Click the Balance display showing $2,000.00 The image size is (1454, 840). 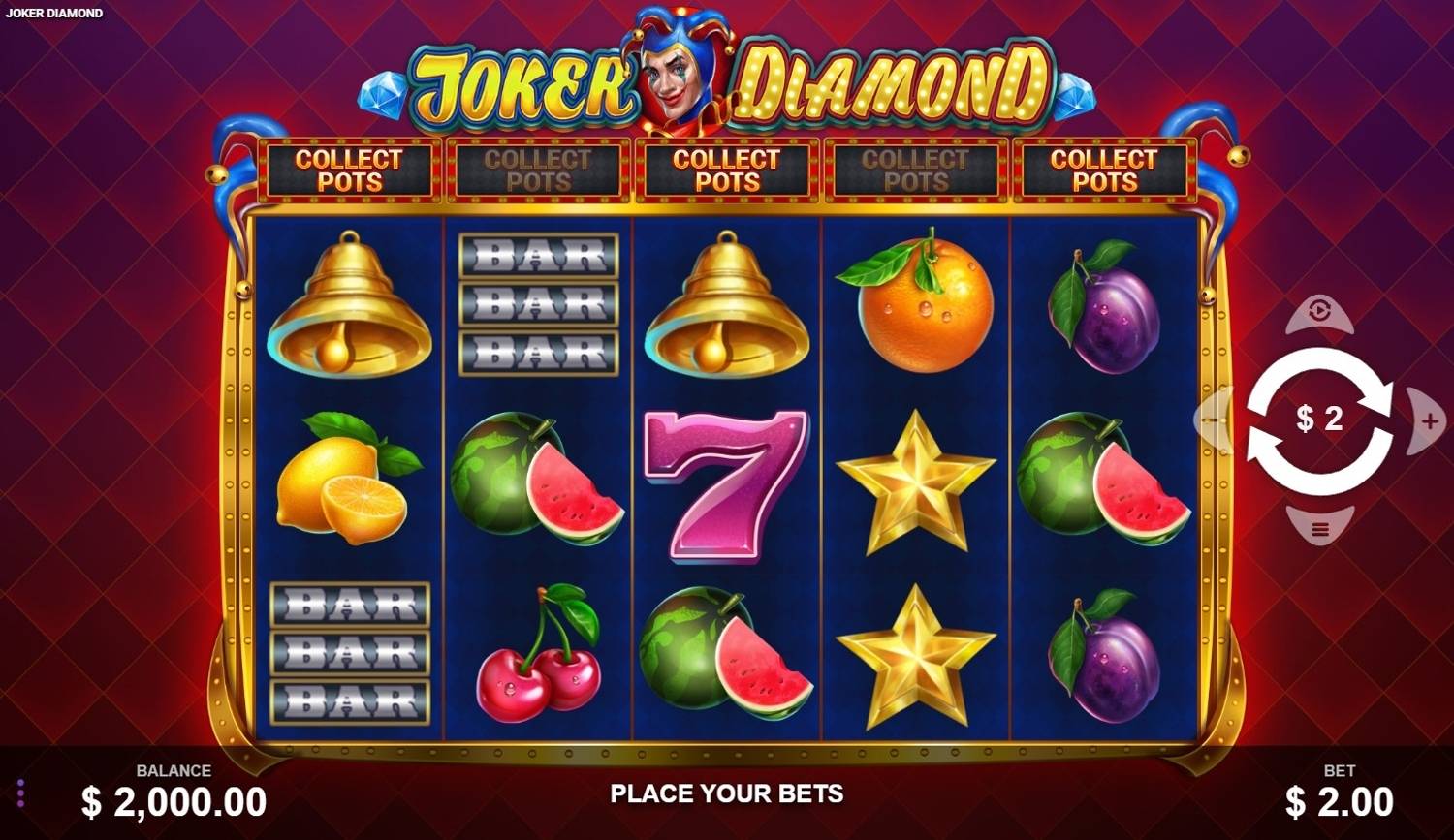pyautogui.click(x=174, y=801)
